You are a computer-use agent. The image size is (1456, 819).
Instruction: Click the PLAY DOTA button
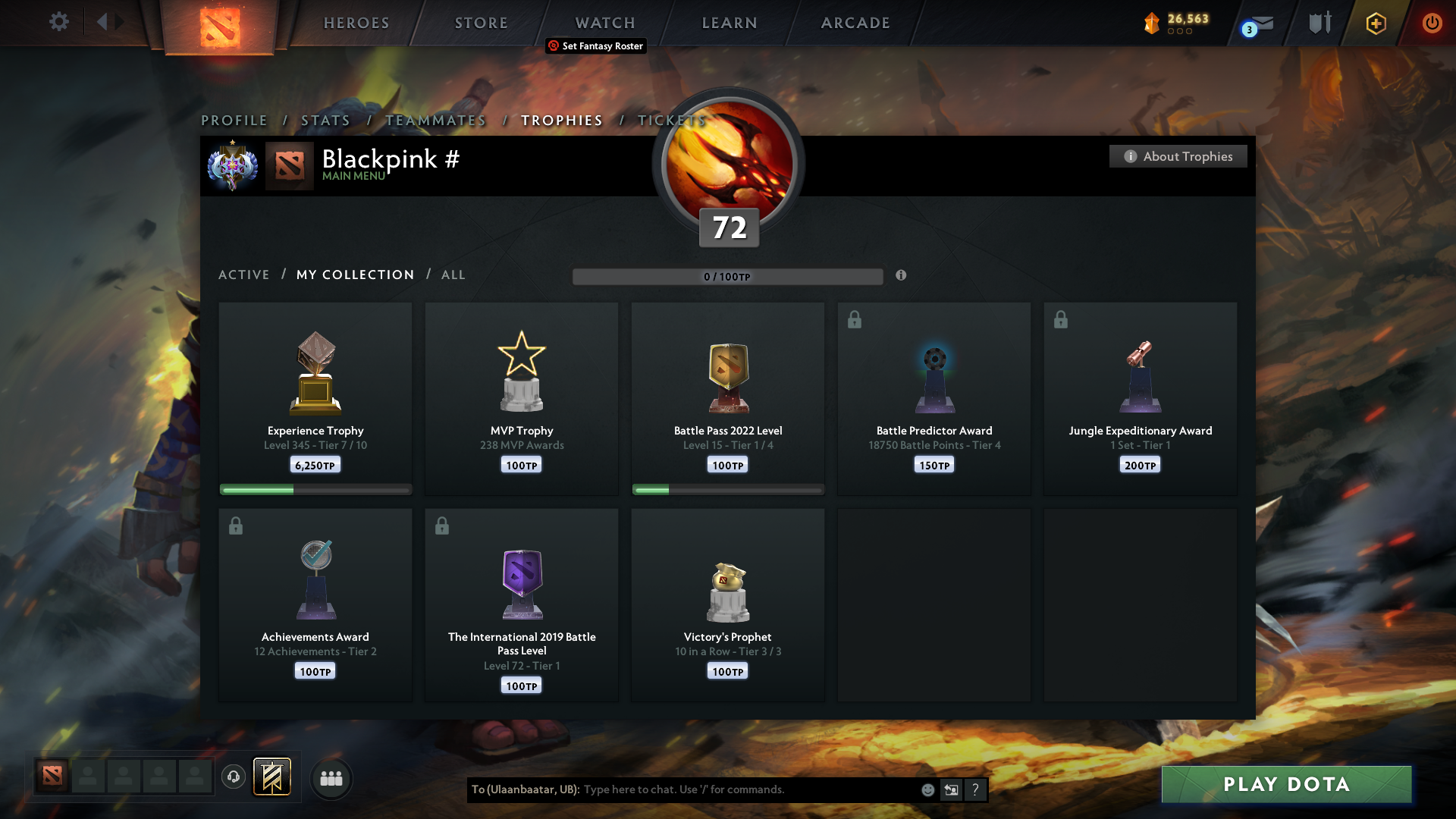point(1286,785)
